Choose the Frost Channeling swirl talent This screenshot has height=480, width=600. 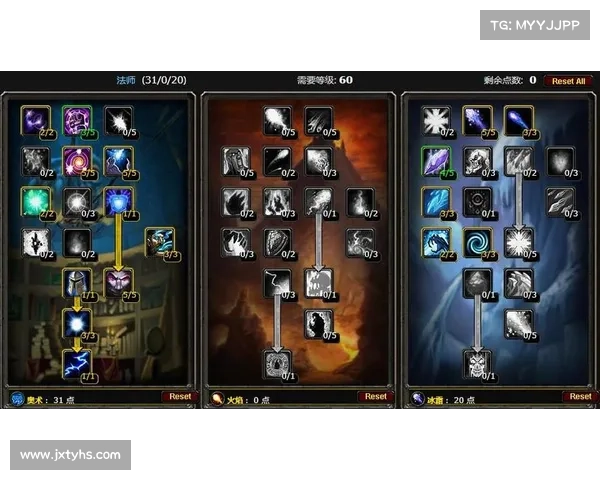tap(477, 241)
